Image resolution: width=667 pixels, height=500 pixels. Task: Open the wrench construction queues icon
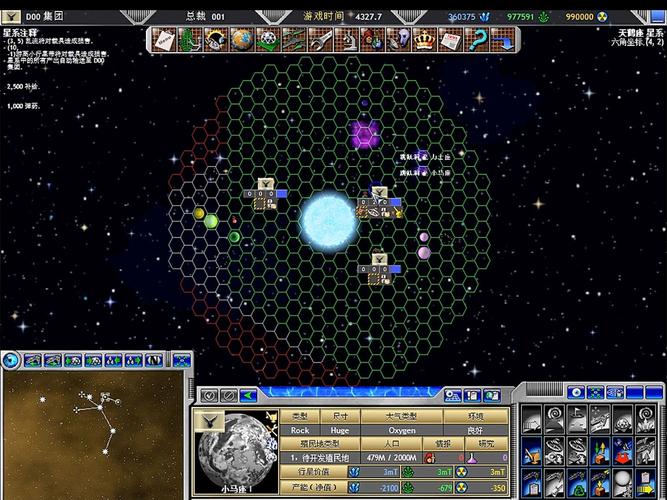pos(318,39)
